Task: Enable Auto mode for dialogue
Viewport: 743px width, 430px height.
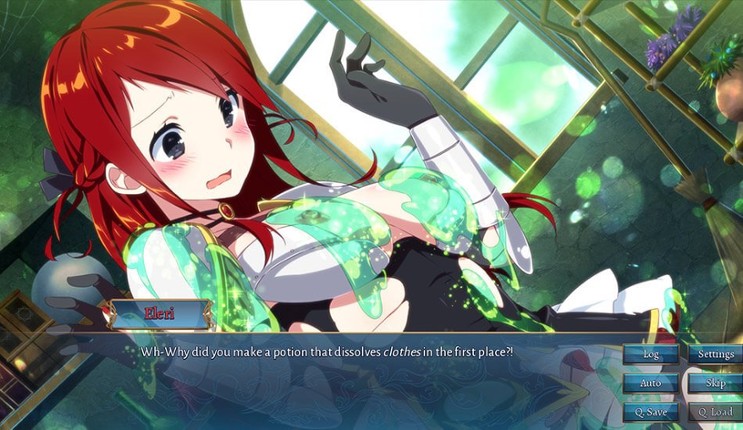Action: click(x=651, y=383)
